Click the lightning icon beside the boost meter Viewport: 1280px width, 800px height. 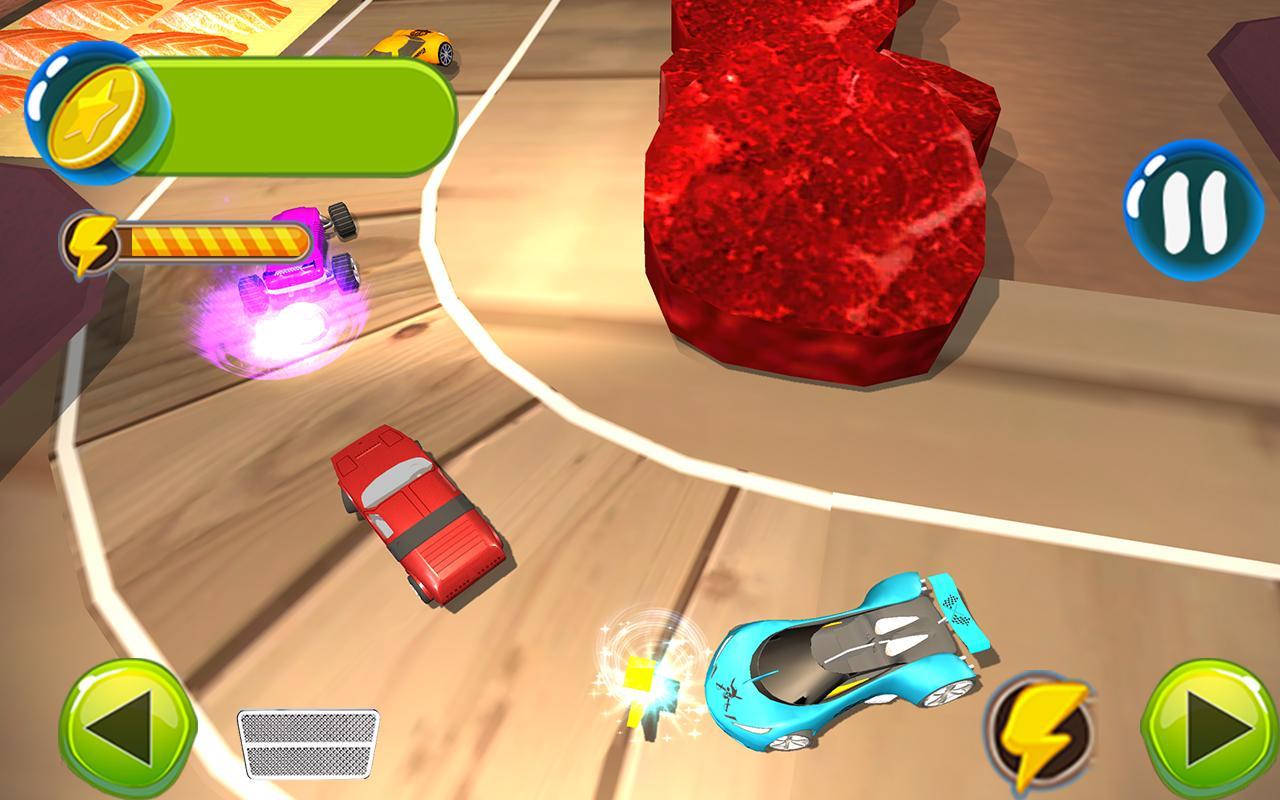click(x=90, y=240)
